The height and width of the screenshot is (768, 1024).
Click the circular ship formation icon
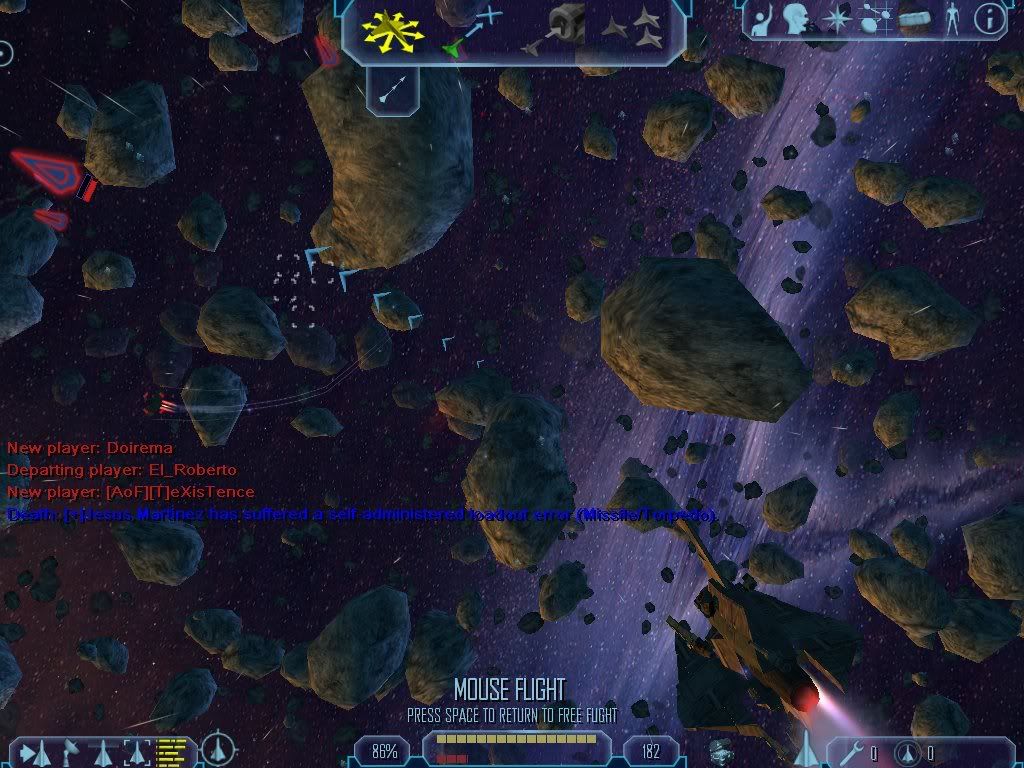click(218, 749)
